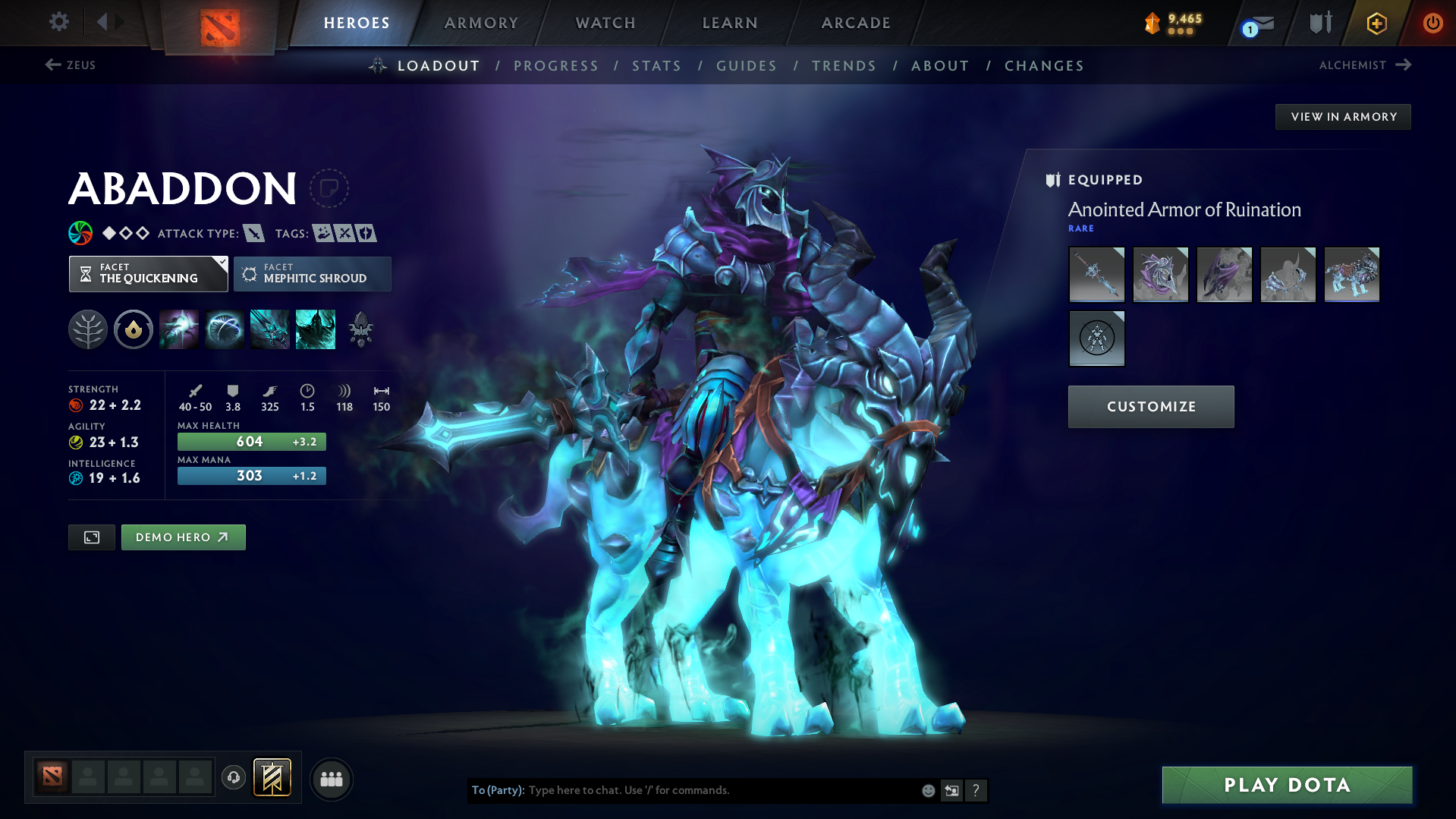The height and width of the screenshot is (819, 1456).
Task: Expand The Quickening facet dropdown
Action: pyautogui.click(x=148, y=273)
